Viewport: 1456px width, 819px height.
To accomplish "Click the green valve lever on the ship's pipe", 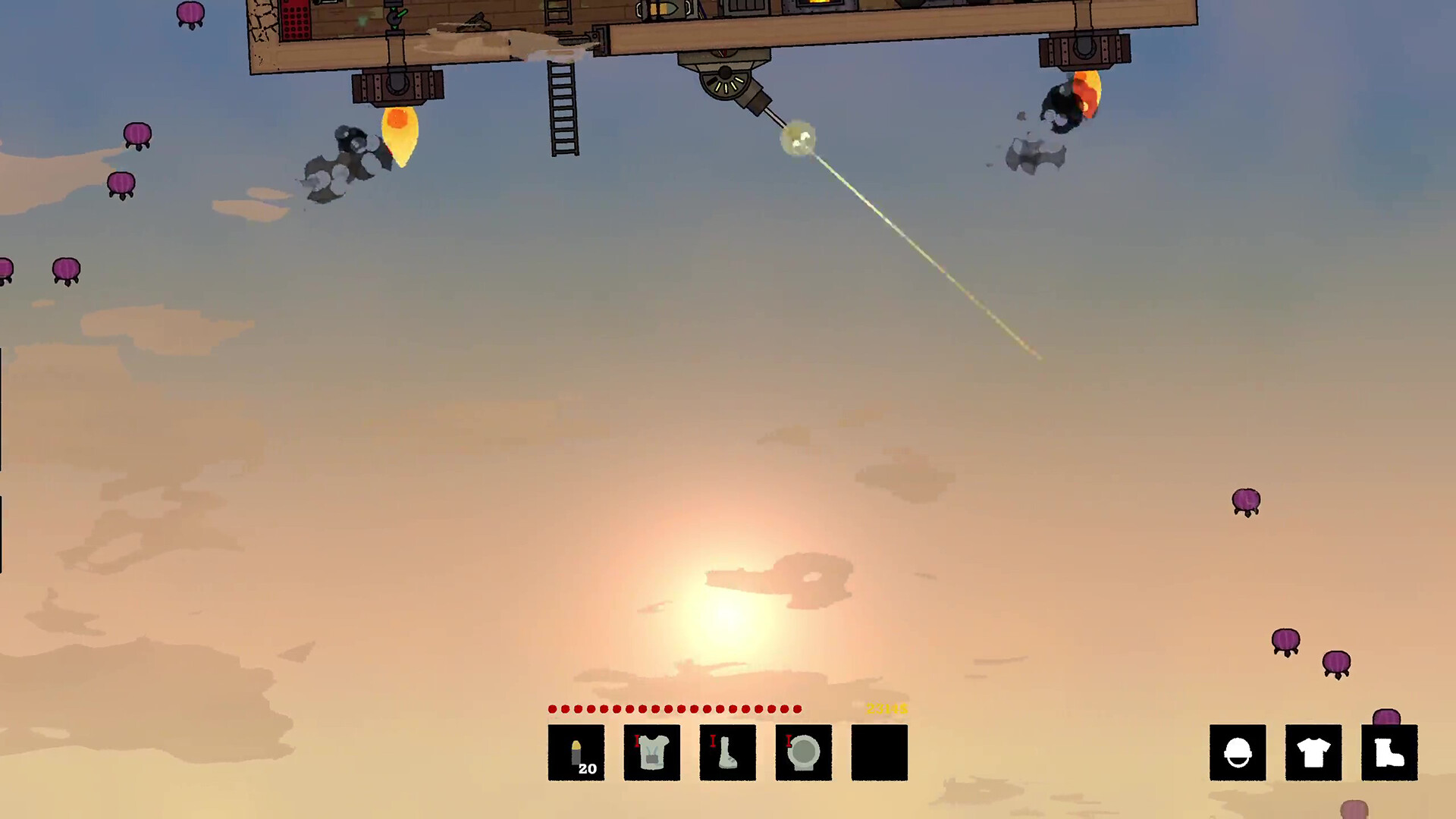I will click(x=400, y=14).
